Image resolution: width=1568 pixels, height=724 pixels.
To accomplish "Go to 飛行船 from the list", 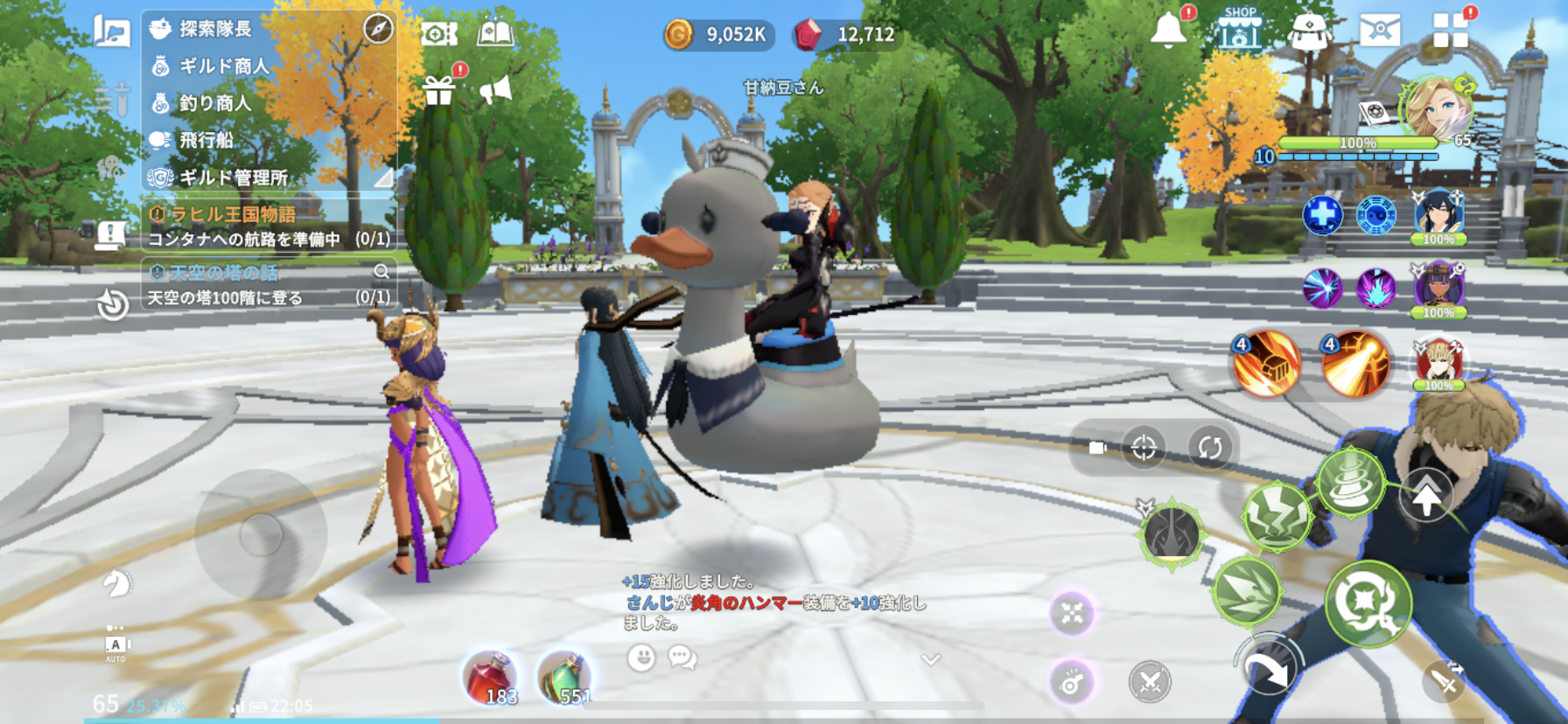I will [206, 140].
